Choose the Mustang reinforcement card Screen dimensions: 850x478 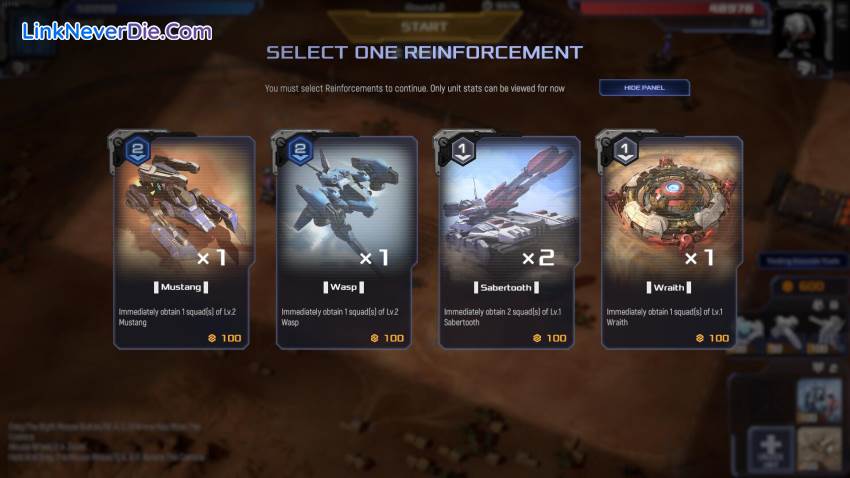coord(184,243)
